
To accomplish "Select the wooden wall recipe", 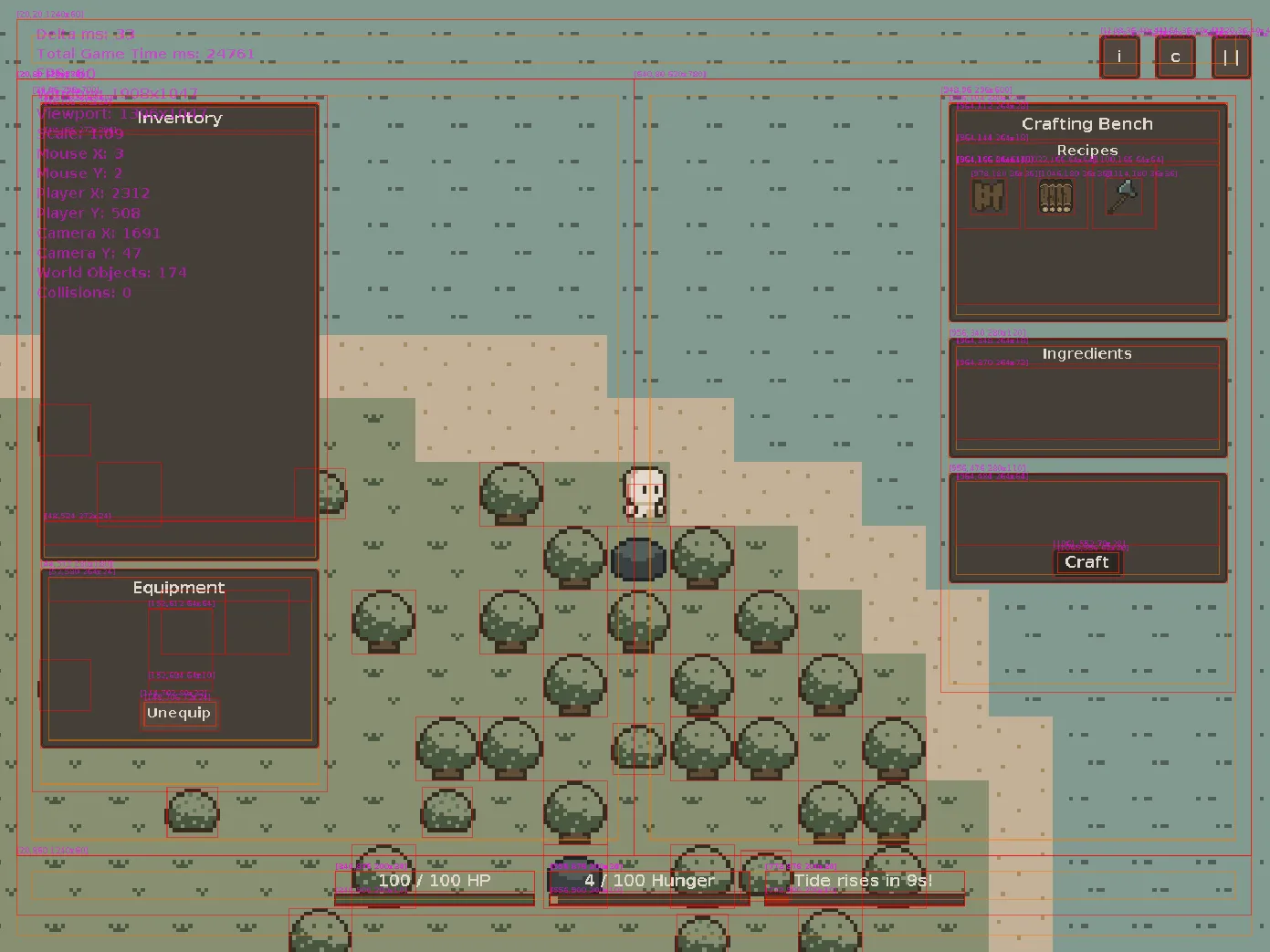I will tap(989, 198).
